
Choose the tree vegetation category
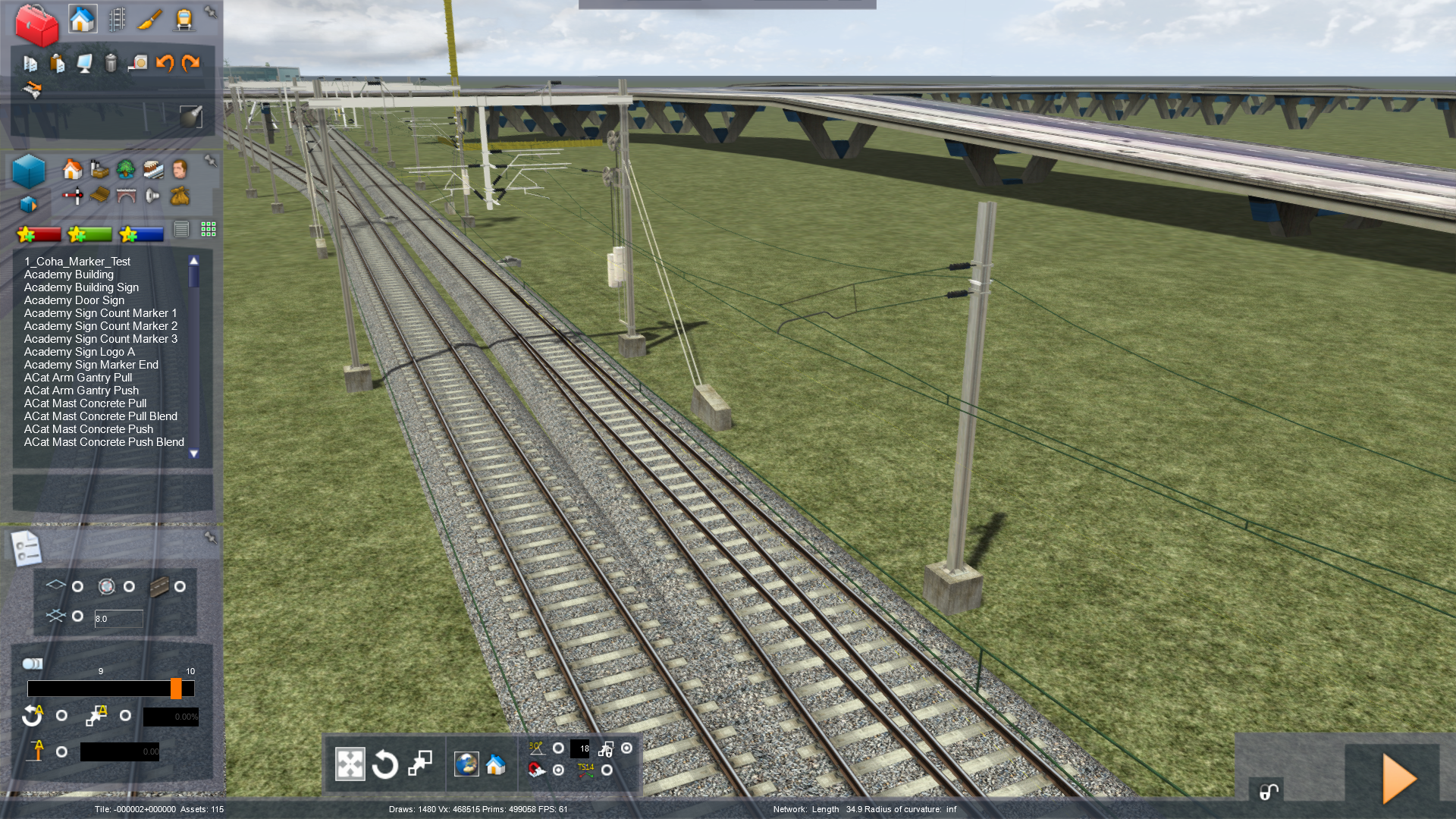pos(126,169)
